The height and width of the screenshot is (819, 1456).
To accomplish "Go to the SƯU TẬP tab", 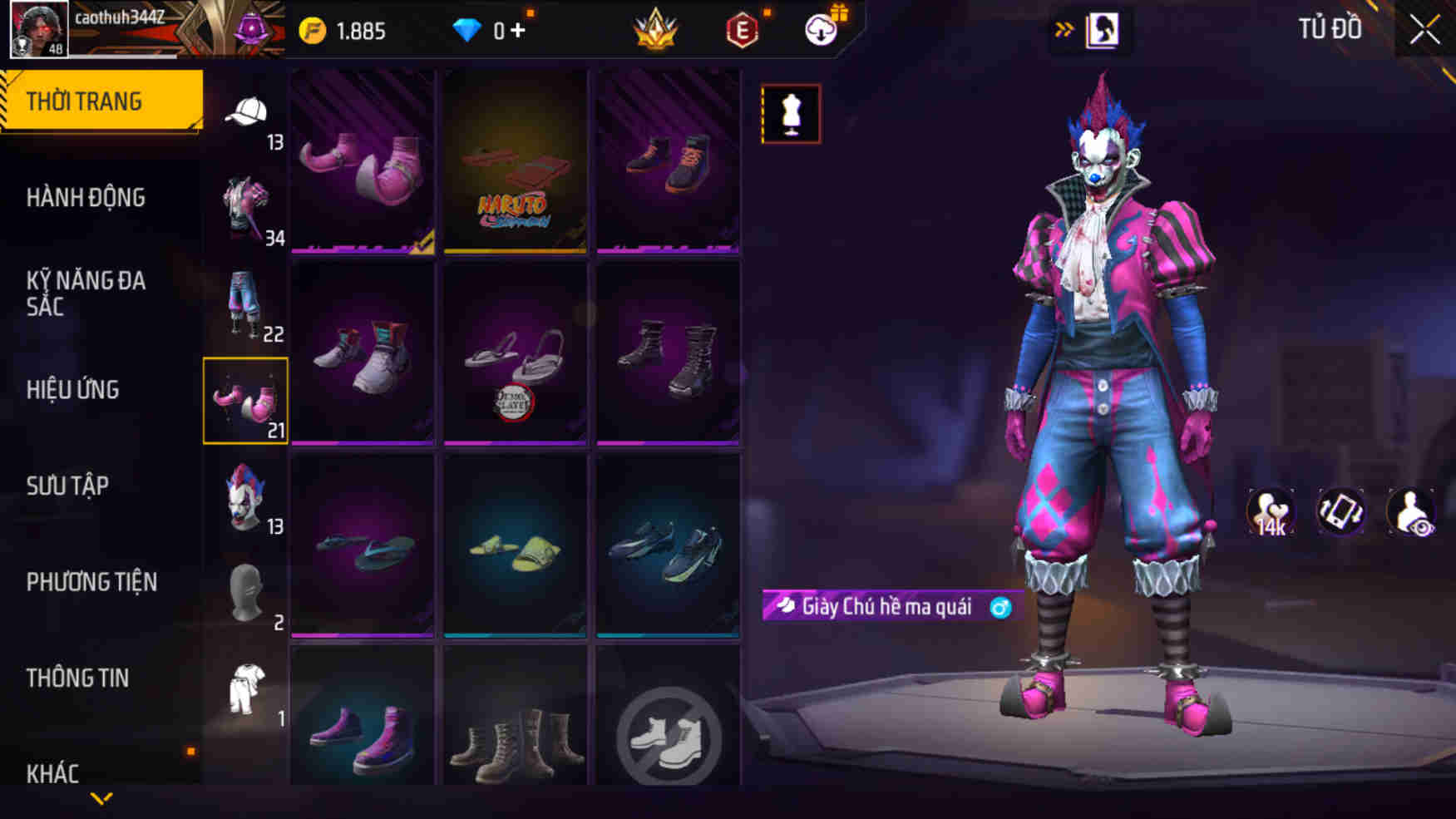I will point(67,486).
